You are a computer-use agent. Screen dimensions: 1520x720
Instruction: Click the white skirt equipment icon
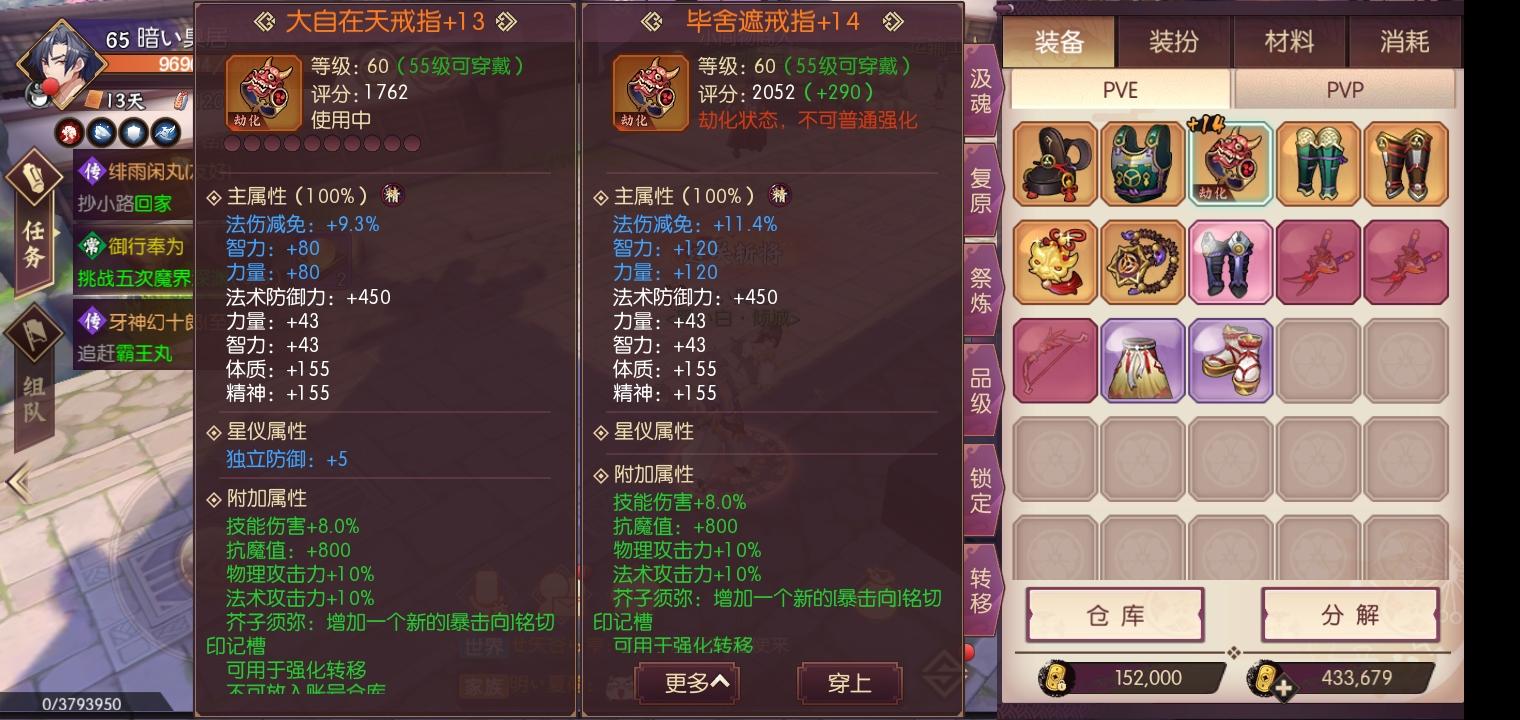1143,362
